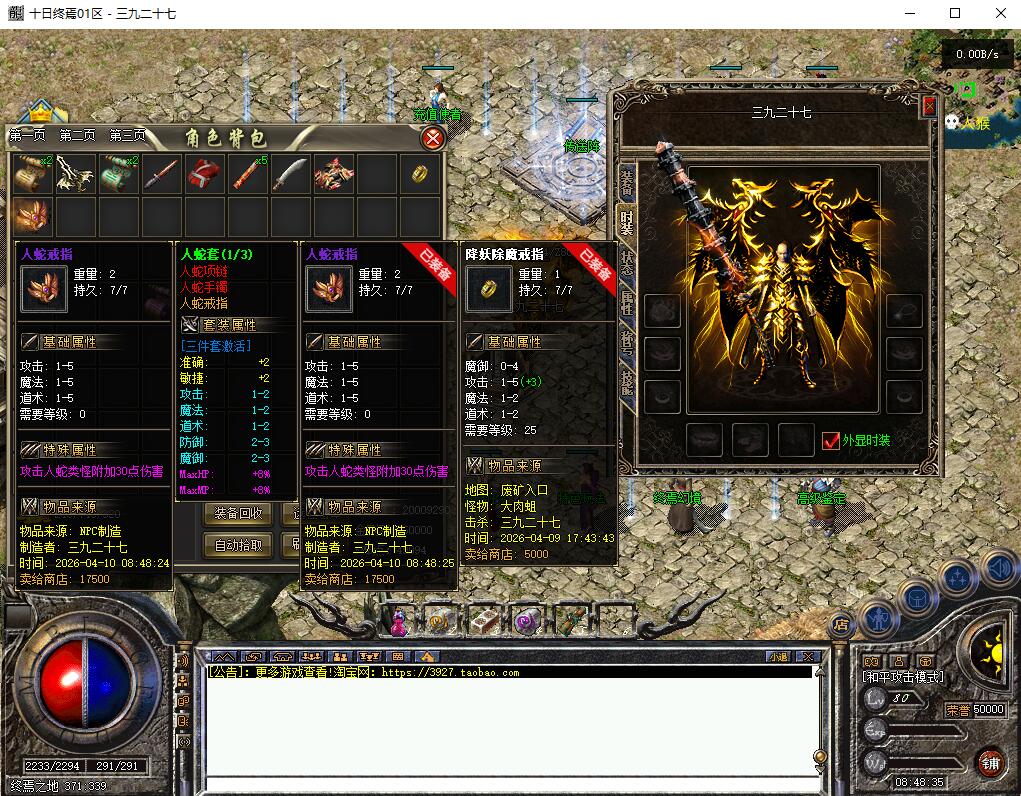Open the 装备 tab
The height and width of the screenshot is (796, 1021).
(x=627, y=181)
